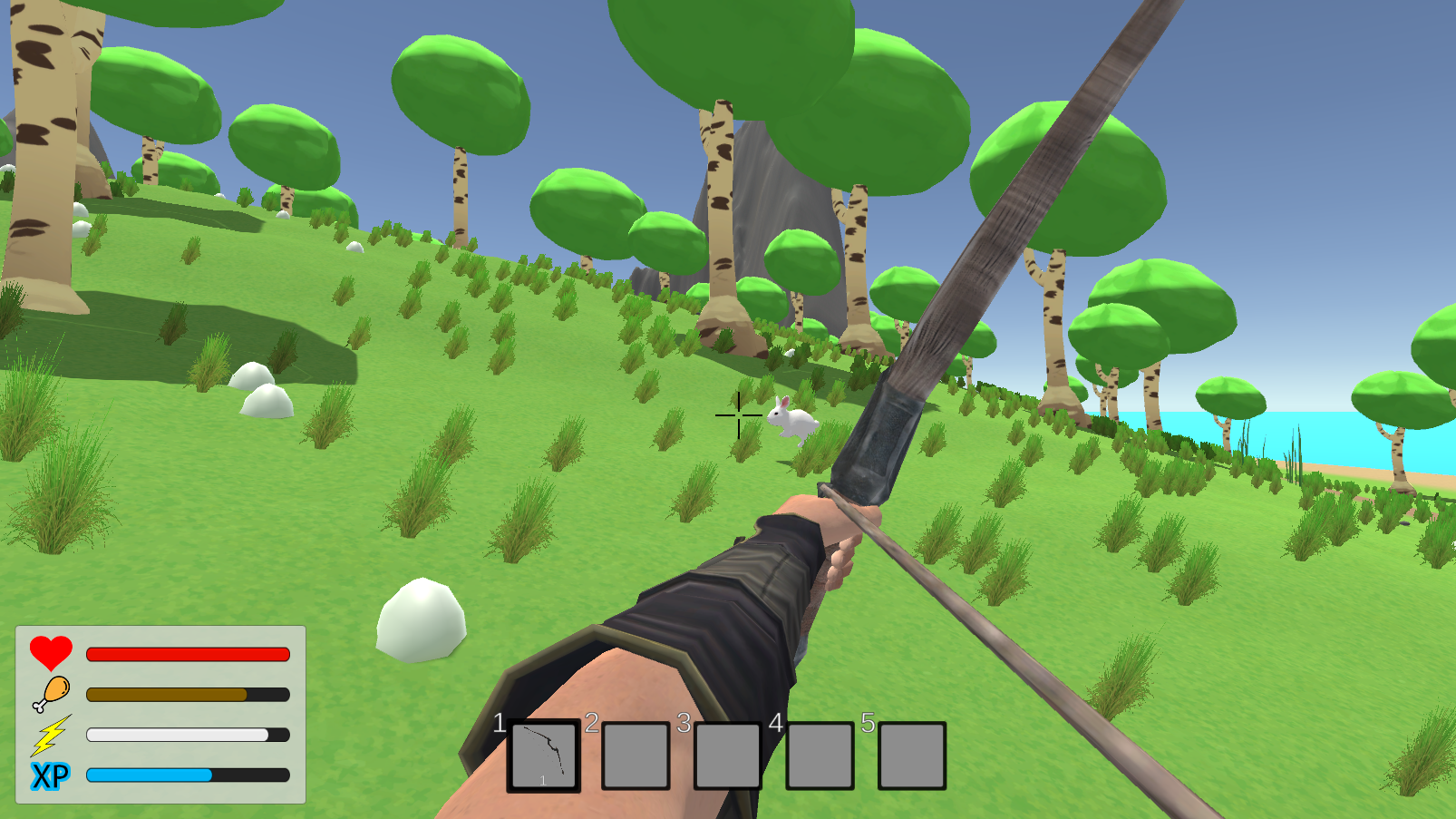
Task: Select empty hotbar slot 5
Action: (x=912, y=756)
